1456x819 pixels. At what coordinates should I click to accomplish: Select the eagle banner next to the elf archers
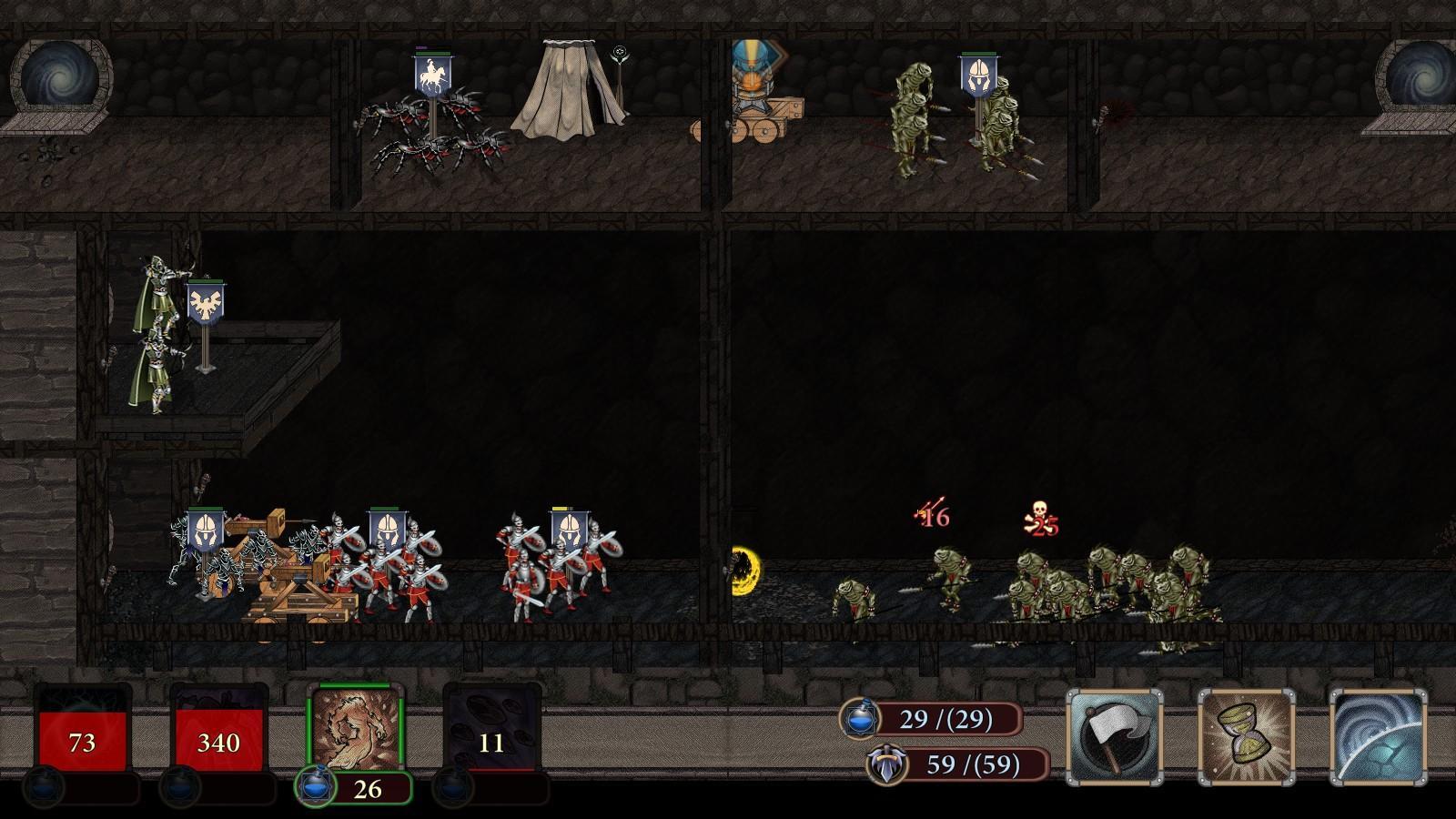[x=207, y=300]
